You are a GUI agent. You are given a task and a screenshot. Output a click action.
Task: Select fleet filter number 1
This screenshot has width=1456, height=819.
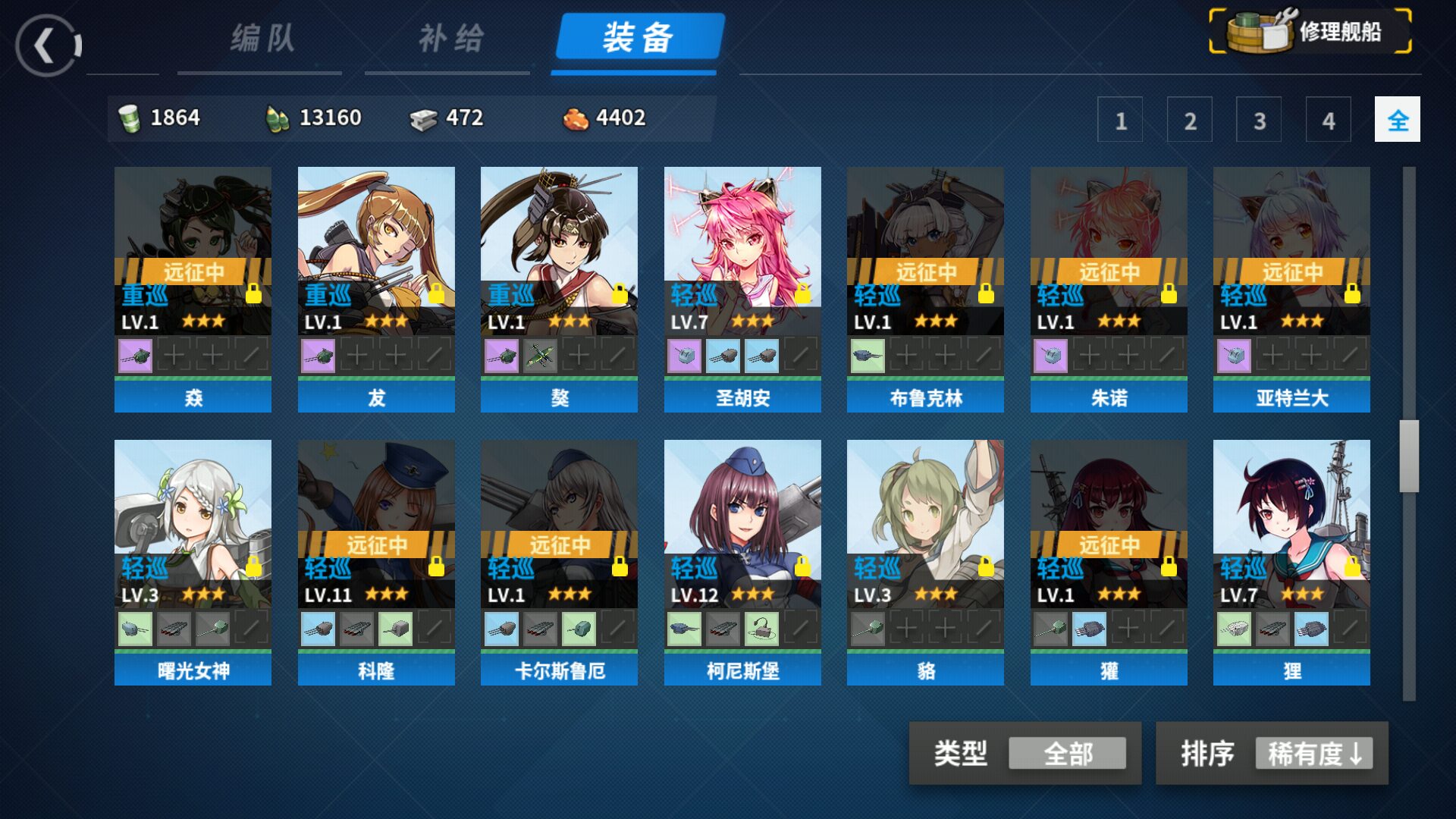(x=1120, y=120)
